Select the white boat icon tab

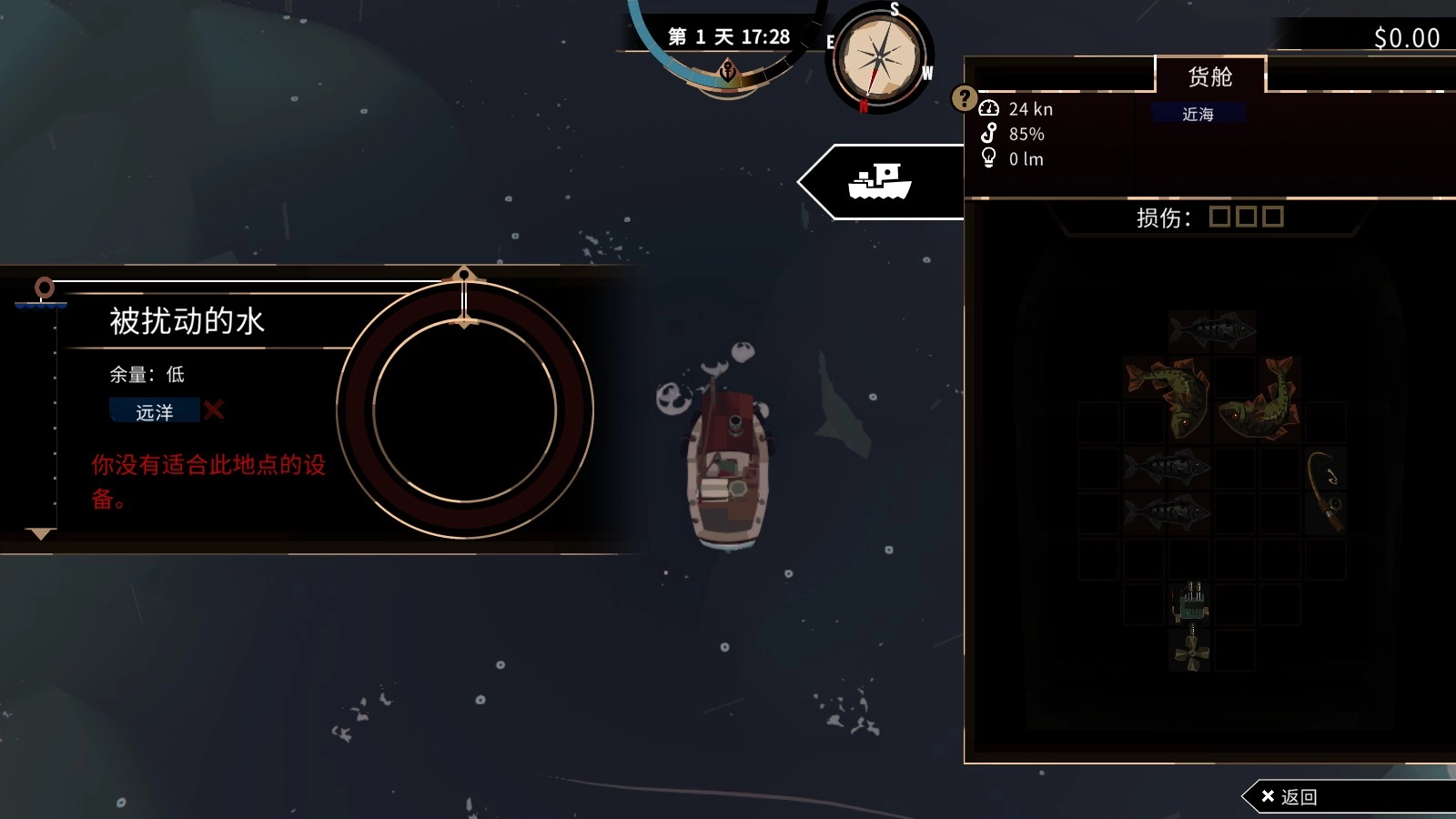[x=879, y=182]
